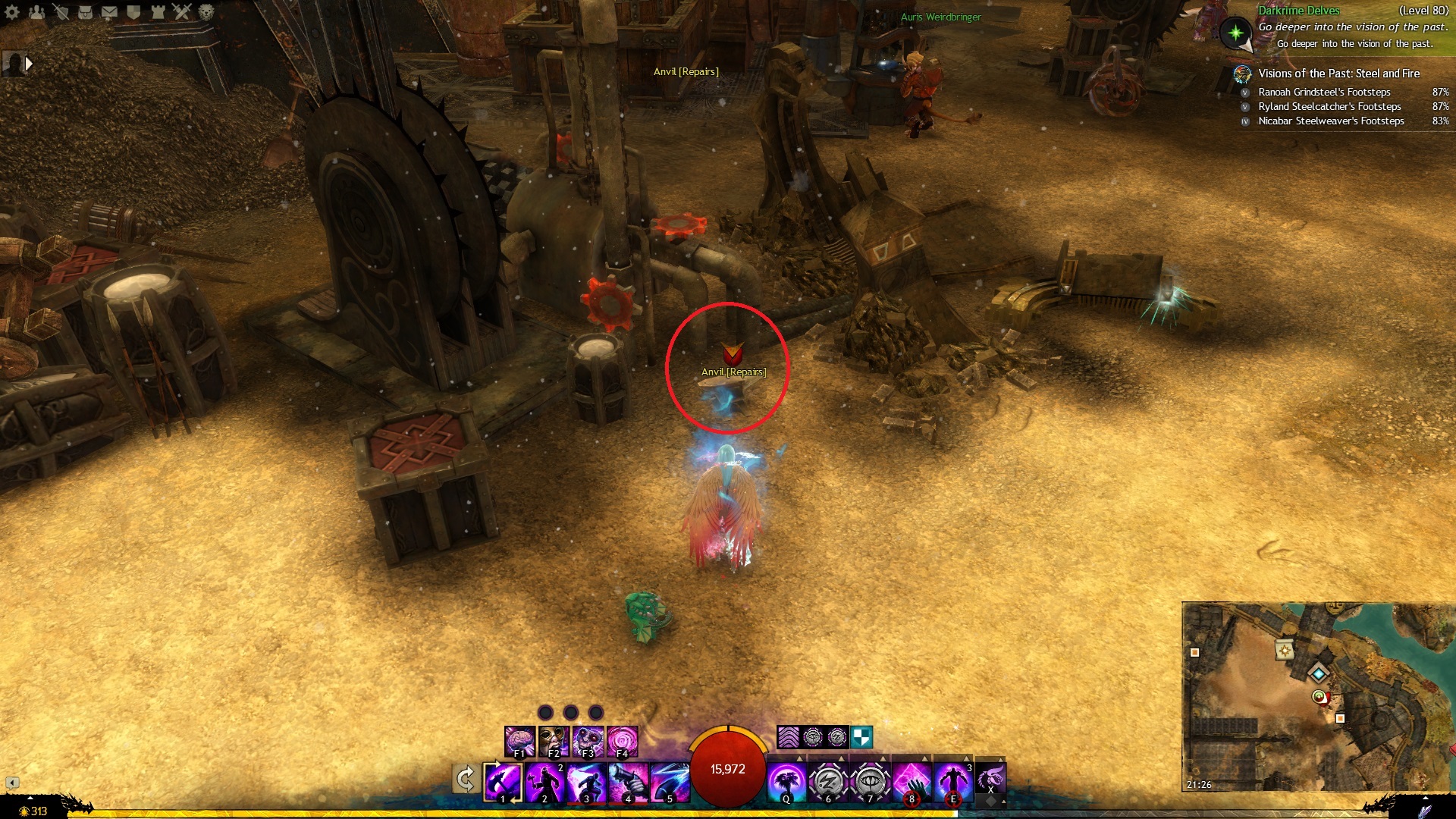Screen dimensions: 1456x819
Task: Activate the pink spiral skill F4
Action: [622, 741]
